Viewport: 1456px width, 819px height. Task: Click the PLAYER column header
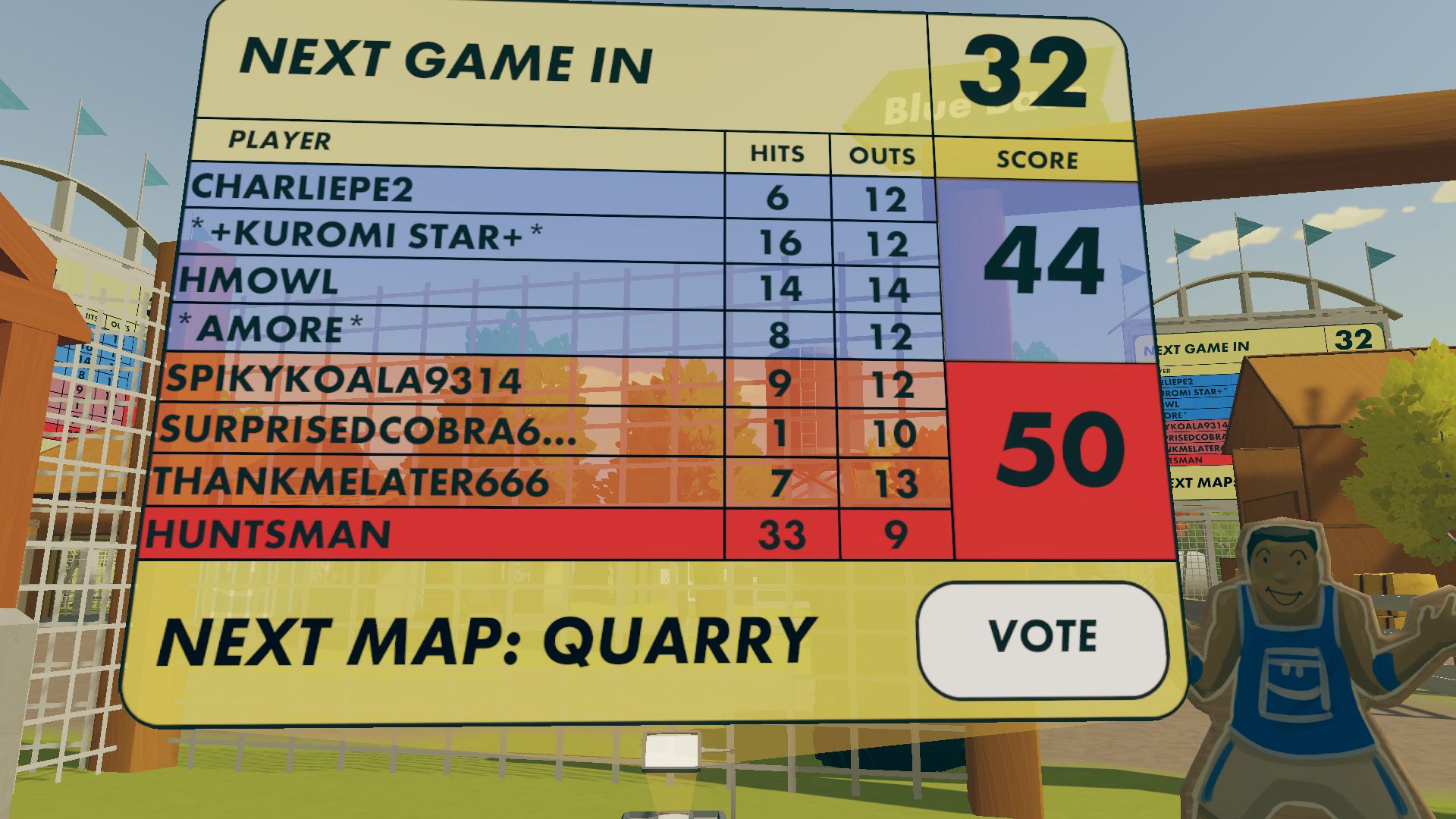278,141
